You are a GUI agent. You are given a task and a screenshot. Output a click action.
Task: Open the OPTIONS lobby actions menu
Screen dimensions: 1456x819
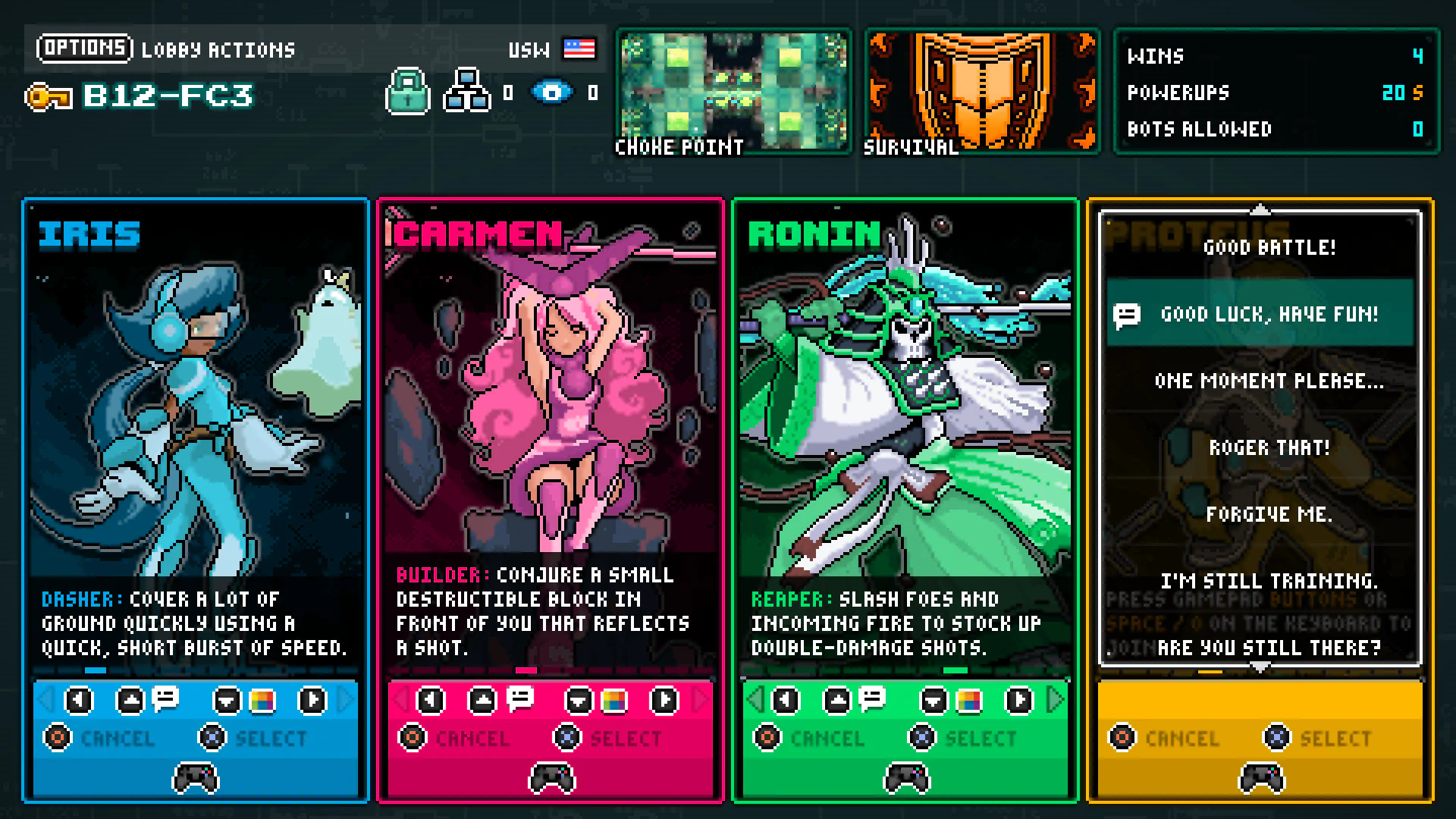(x=83, y=49)
